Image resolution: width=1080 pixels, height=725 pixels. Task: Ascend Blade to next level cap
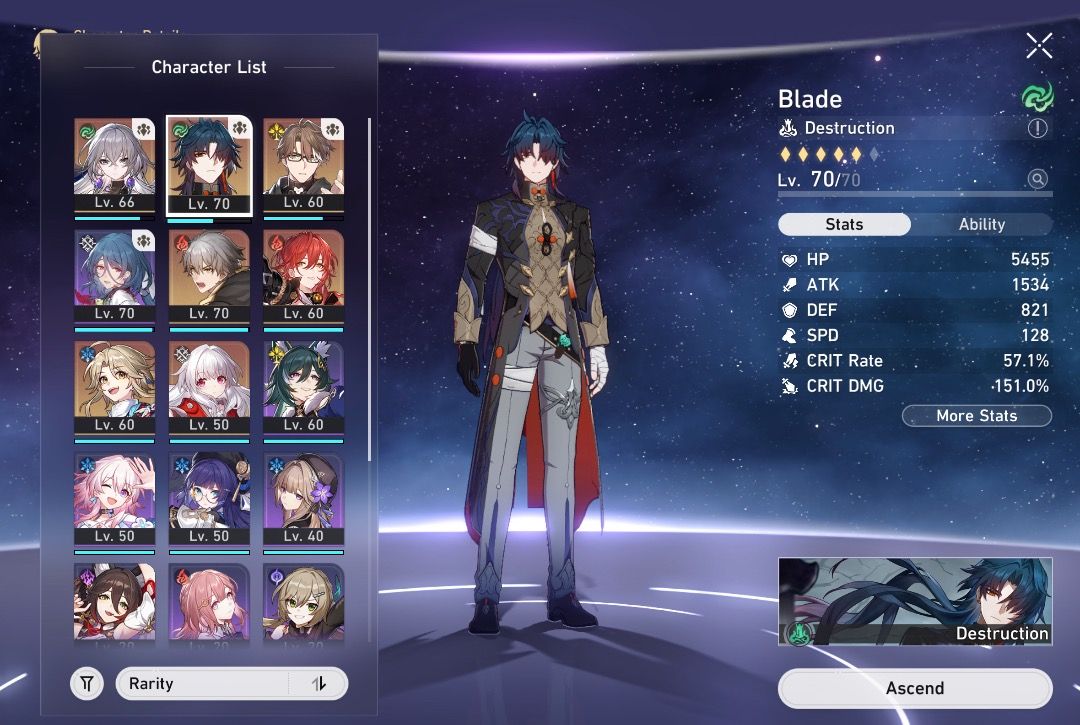(x=914, y=688)
